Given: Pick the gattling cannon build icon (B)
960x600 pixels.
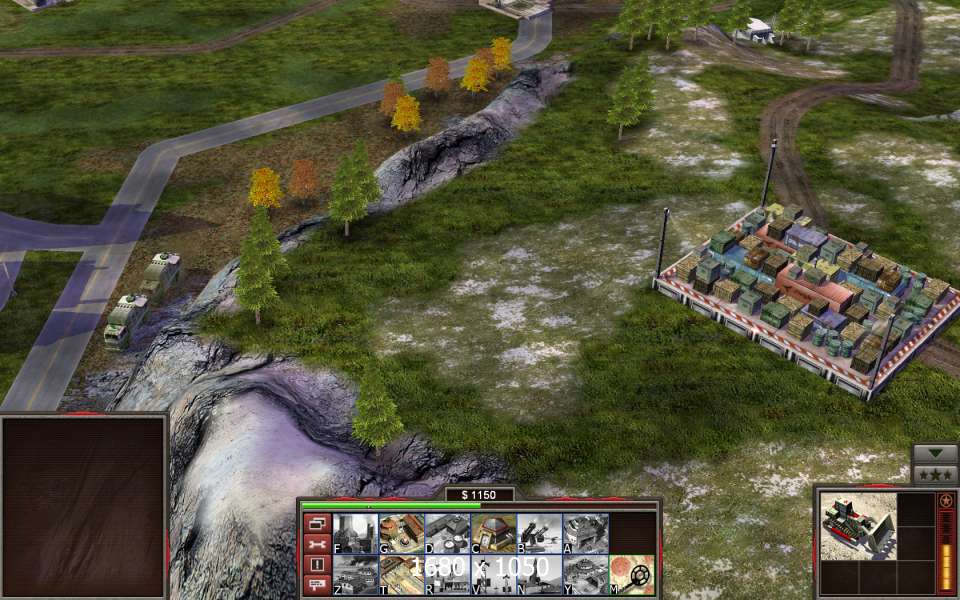Looking at the screenshot, I should (539, 533).
